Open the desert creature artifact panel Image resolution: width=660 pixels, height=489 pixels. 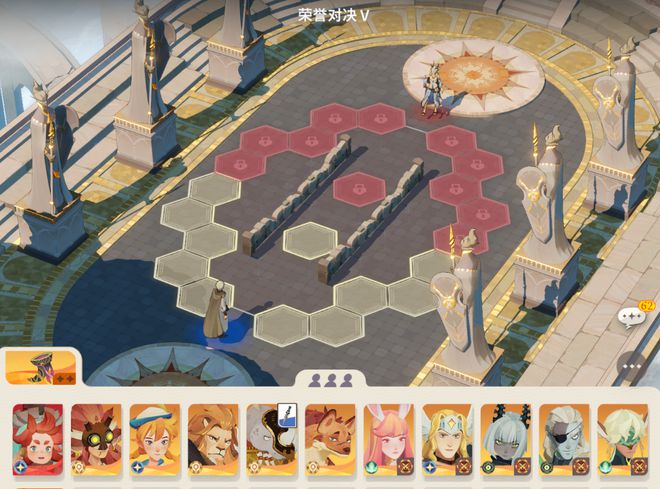click(x=39, y=366)
